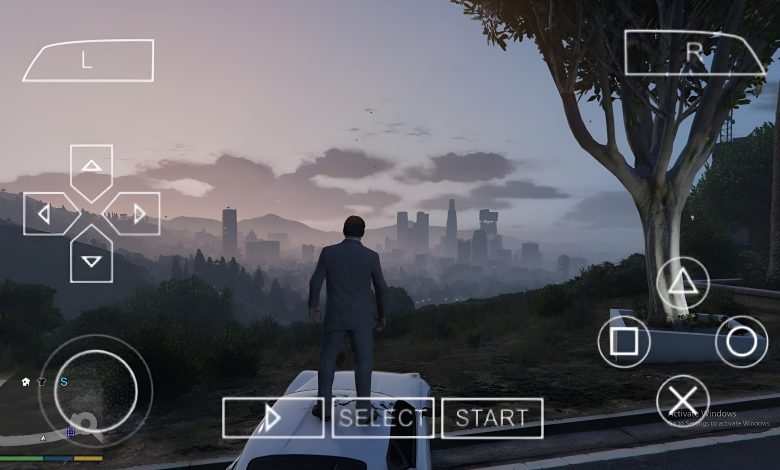The image size is (780, 470).
Task: Tap the D-pad left arrow
Action: 44,213
